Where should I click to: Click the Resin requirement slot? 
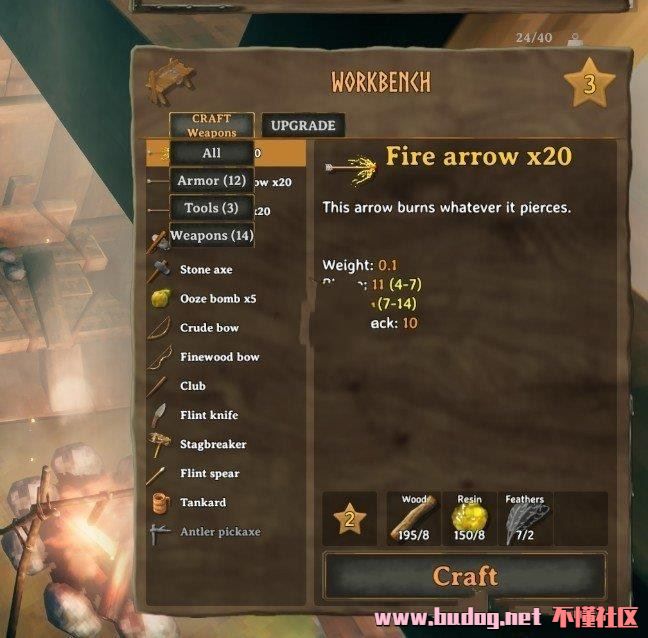coord(470,519)
